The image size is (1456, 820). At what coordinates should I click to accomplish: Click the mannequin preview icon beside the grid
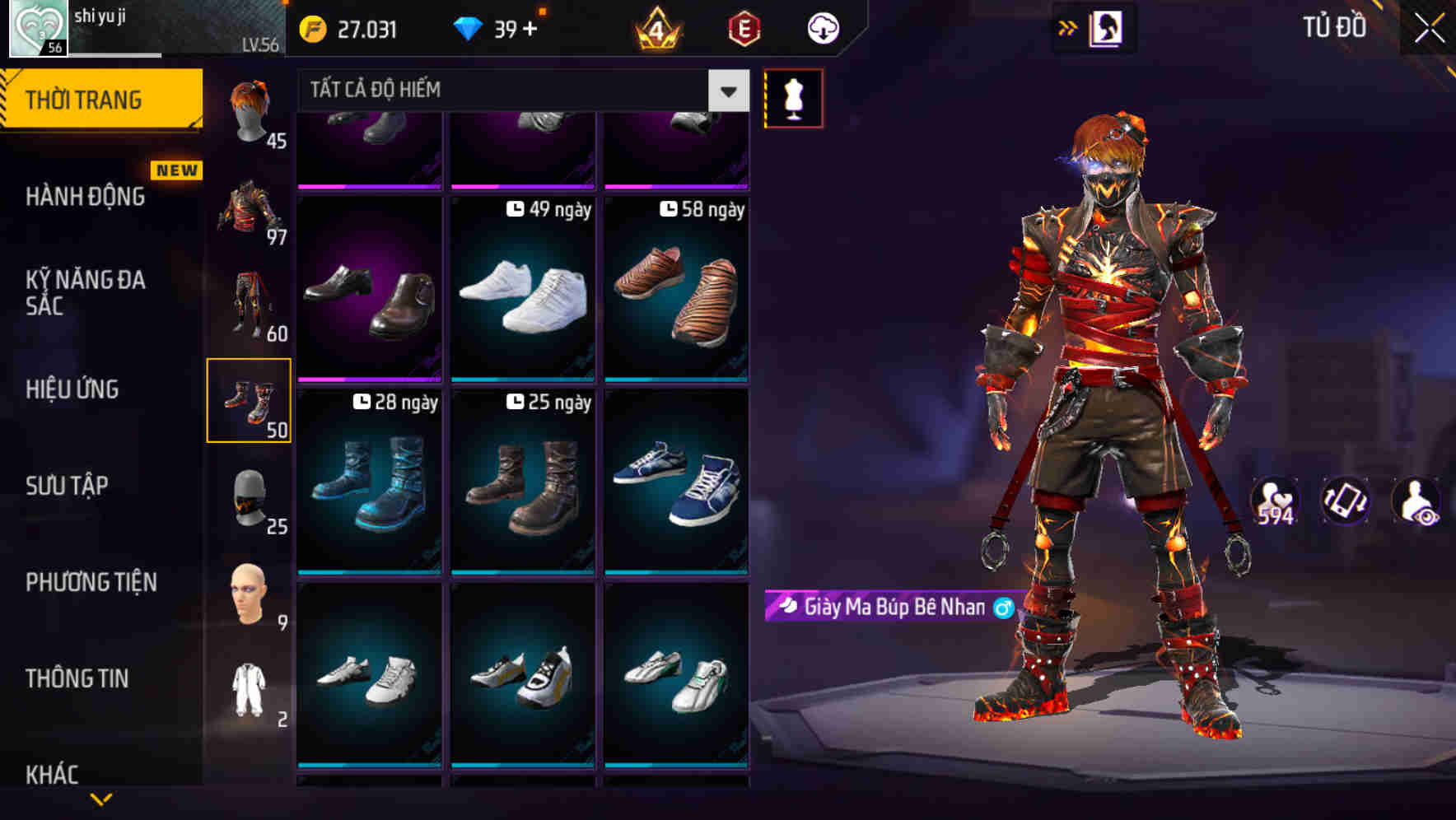(795, 97)
